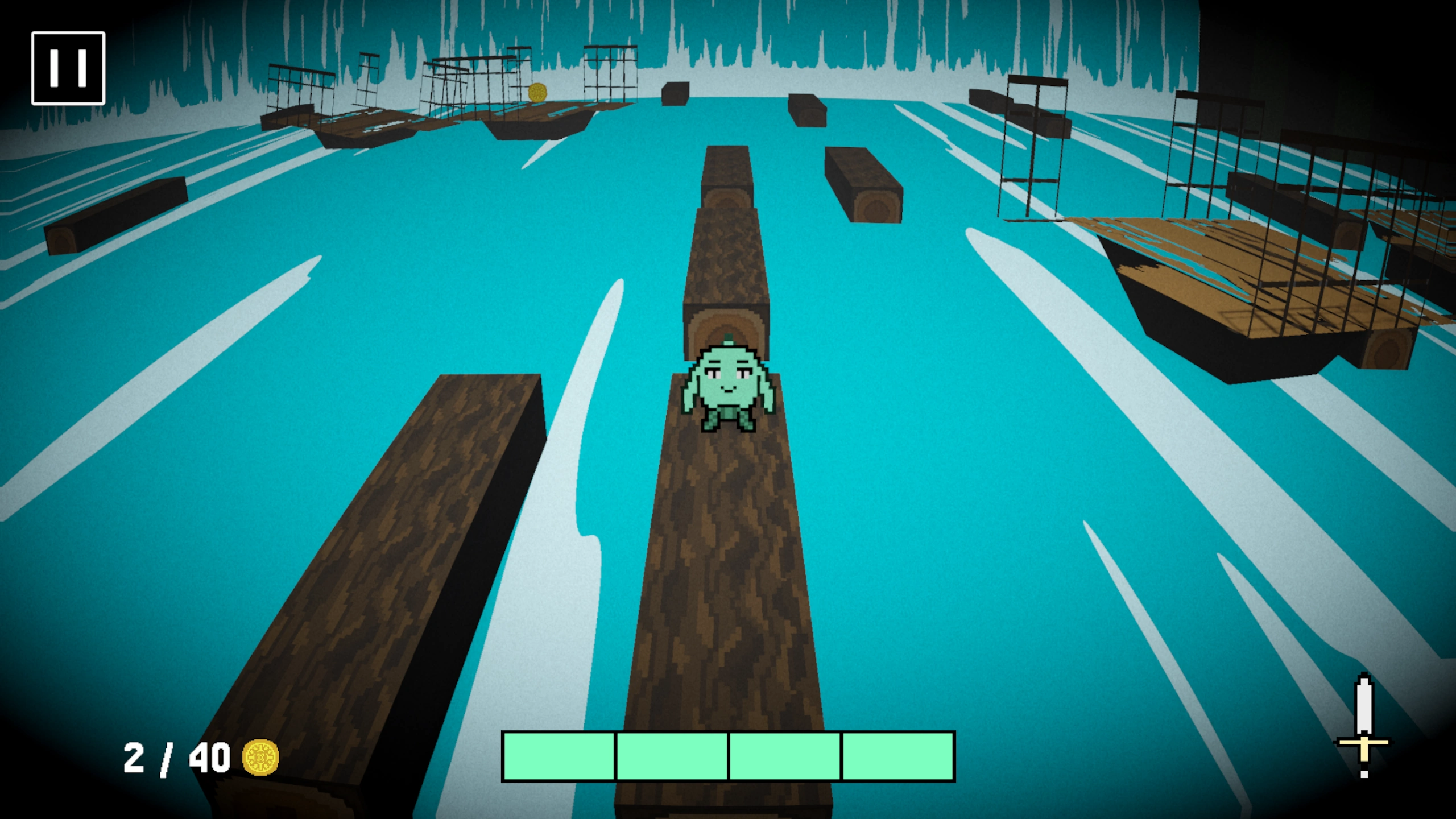This screenshot has height=819, width=1456.
Task: Tap the sword attack icon
Action: 1363,726
